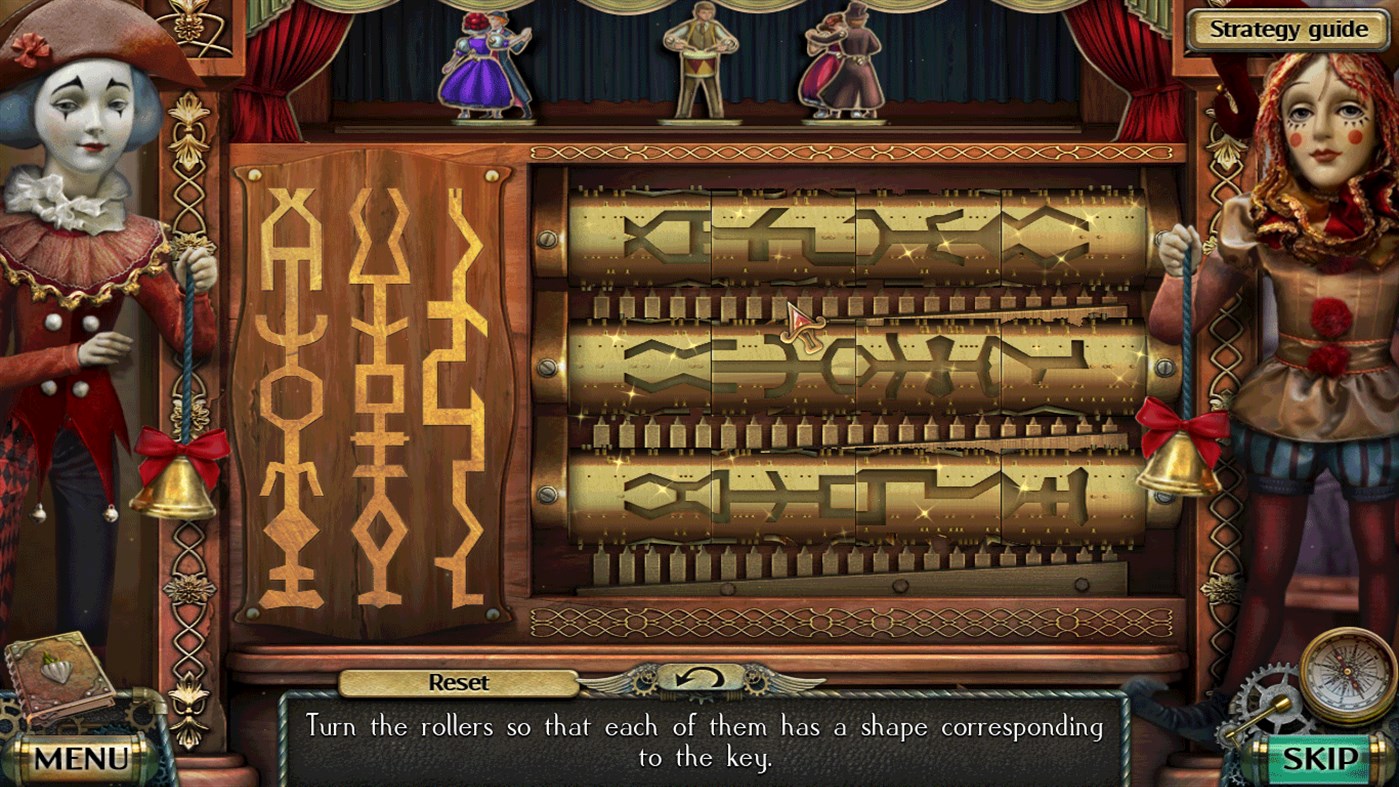Rotate the top roller's leftmost segment
Viewport: 1399px width, 787px height.
point(640,232)
